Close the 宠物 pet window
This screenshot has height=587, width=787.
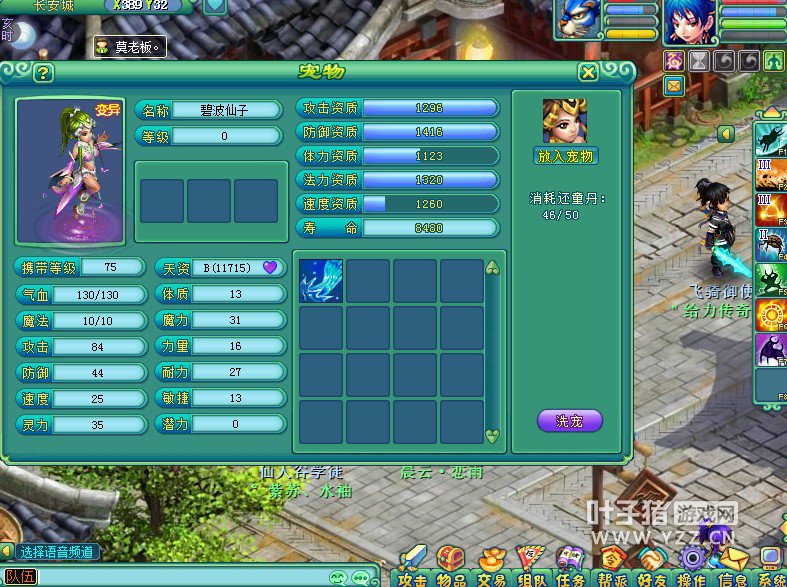tap(589, 72)
